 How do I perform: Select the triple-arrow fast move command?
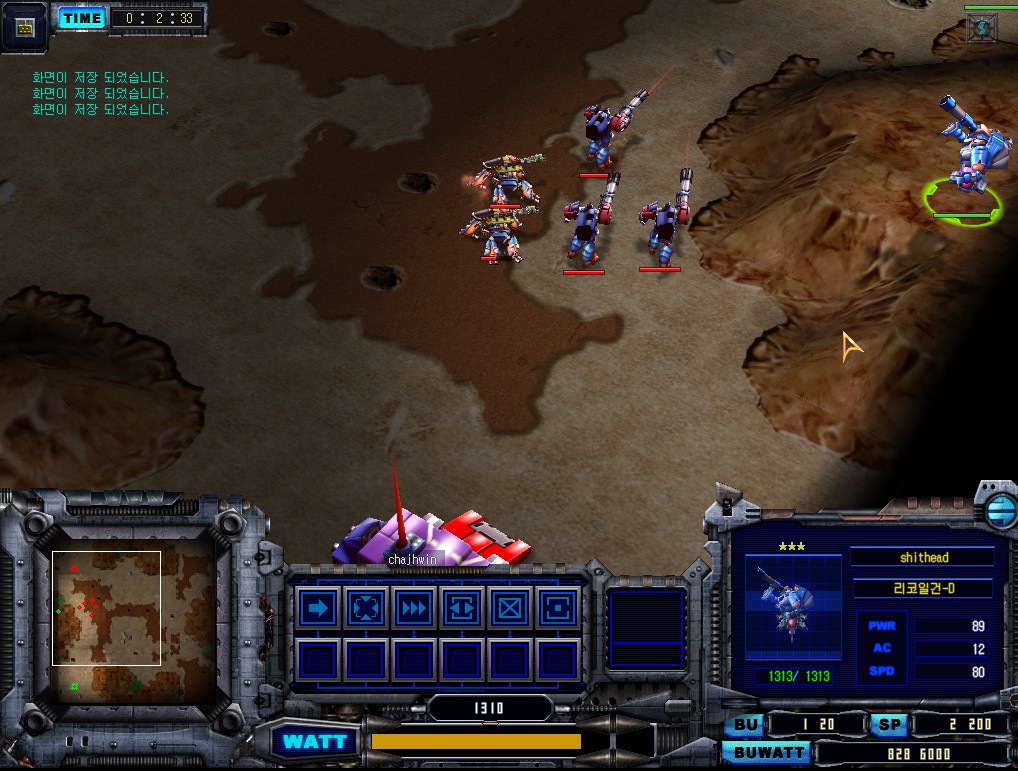tap(414, 608)
